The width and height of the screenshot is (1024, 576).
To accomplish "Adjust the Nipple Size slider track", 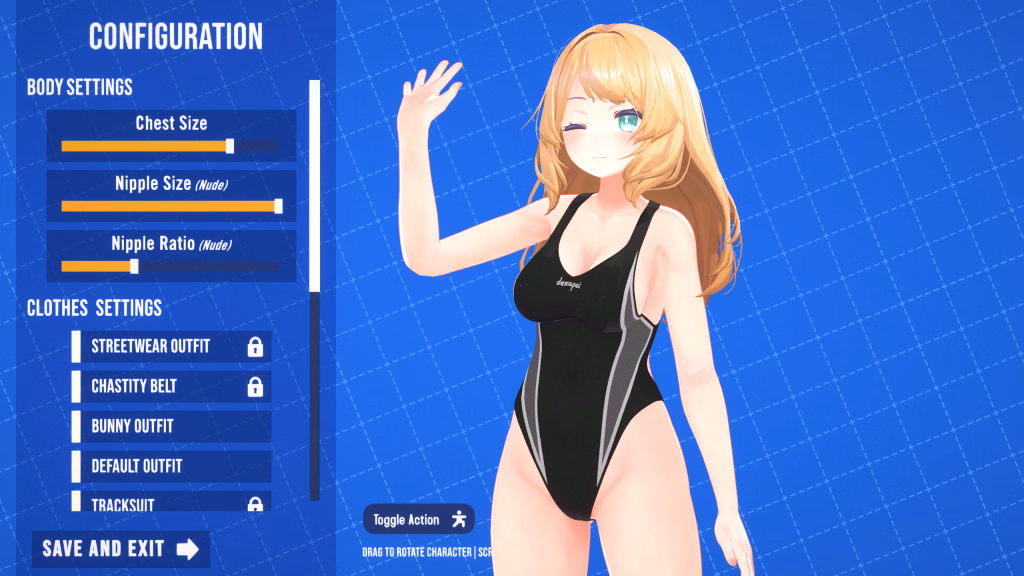I will (170, 206).
